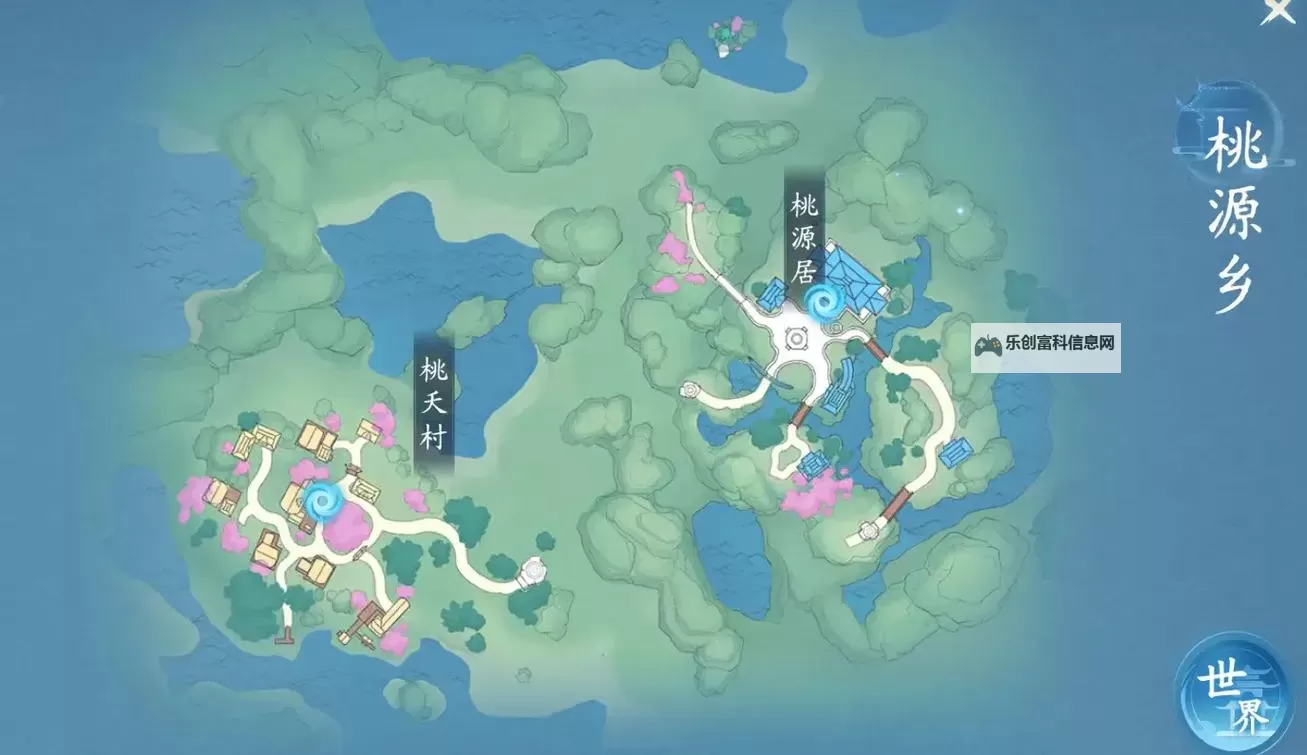Select the blue structure marker west of the portal

(x=774, y=295)
